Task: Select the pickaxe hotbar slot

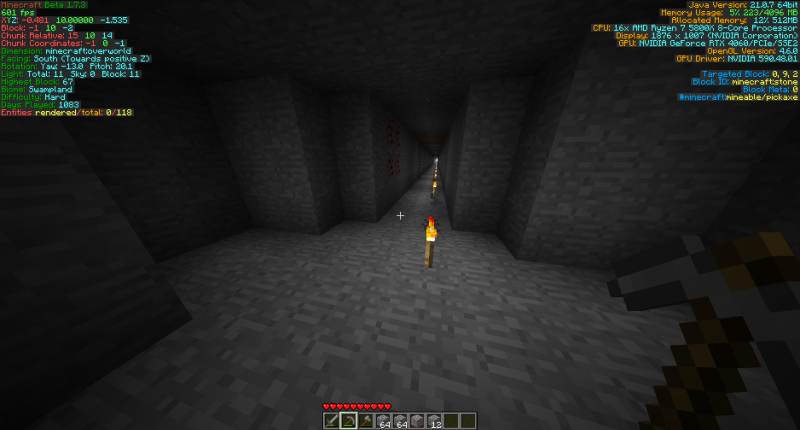Action: pos(349,421)
